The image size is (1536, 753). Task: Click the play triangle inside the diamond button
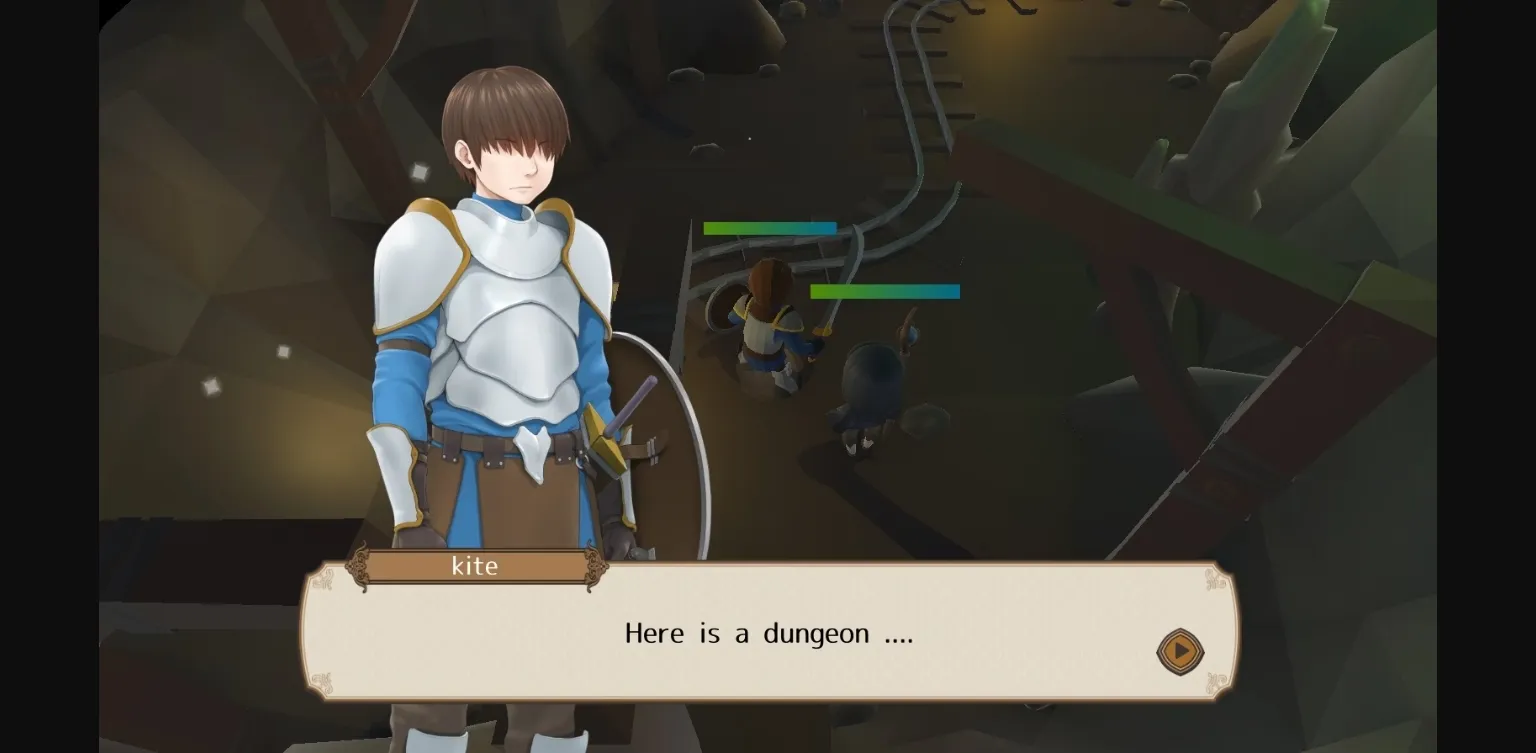[1180, 651]
